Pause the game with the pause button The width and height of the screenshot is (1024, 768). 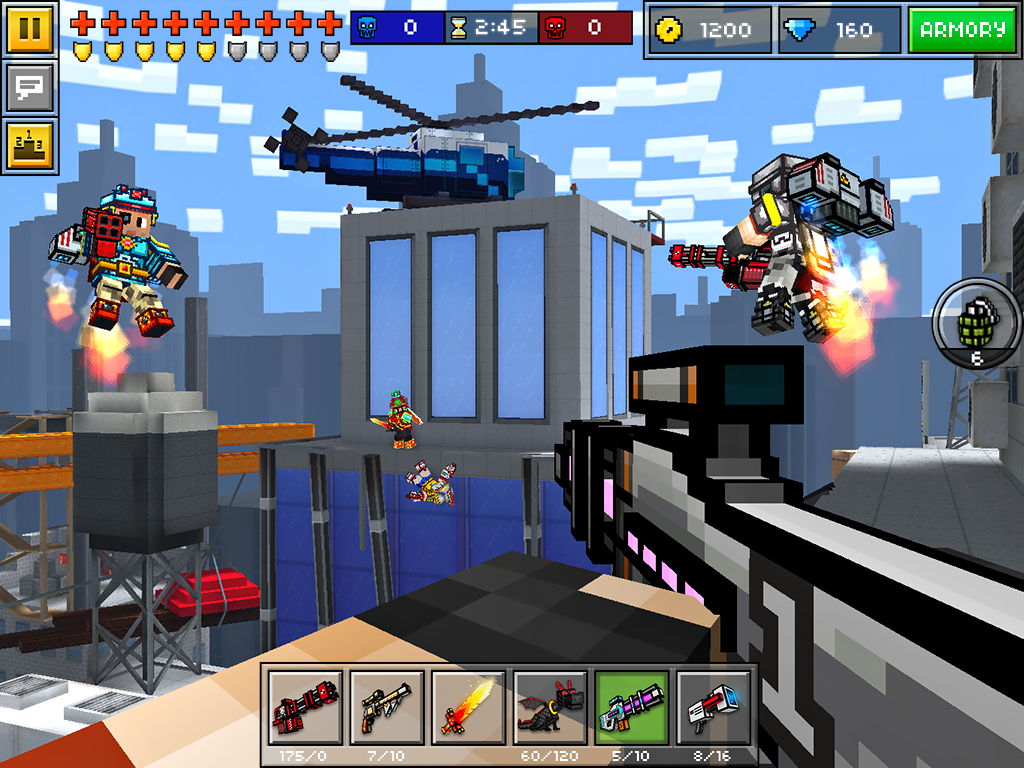tap(30, 29)
